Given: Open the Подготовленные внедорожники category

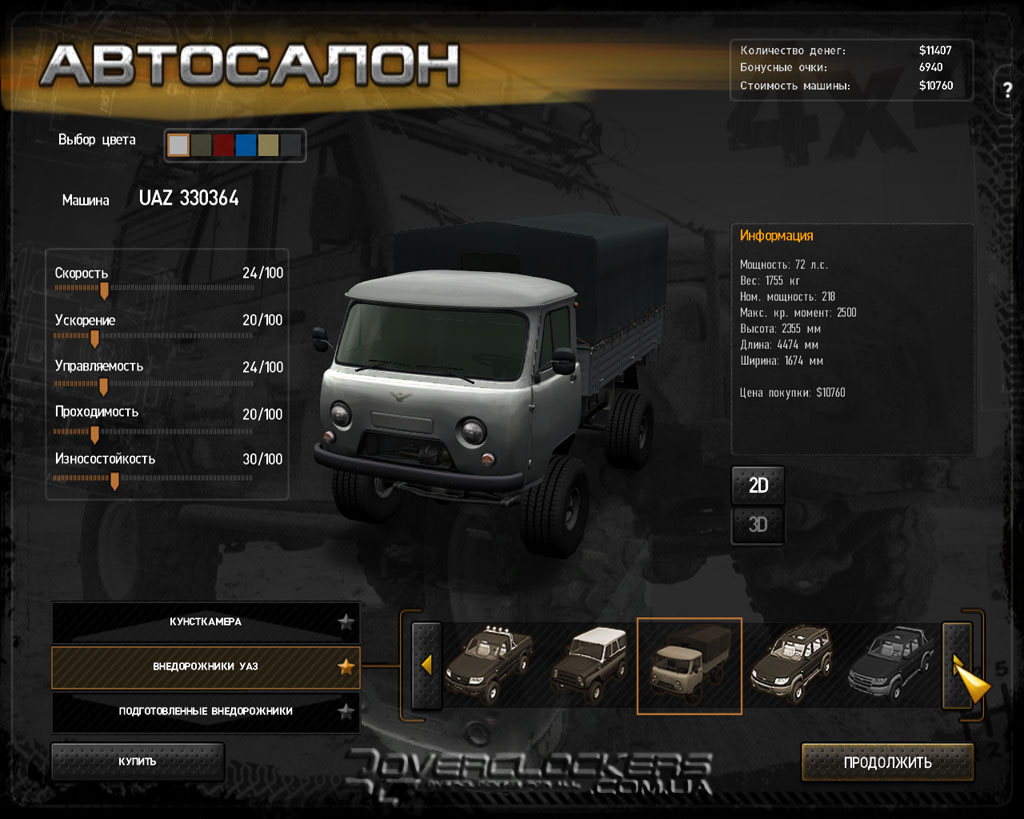Looking at the screenshot, I should [205, 711].
